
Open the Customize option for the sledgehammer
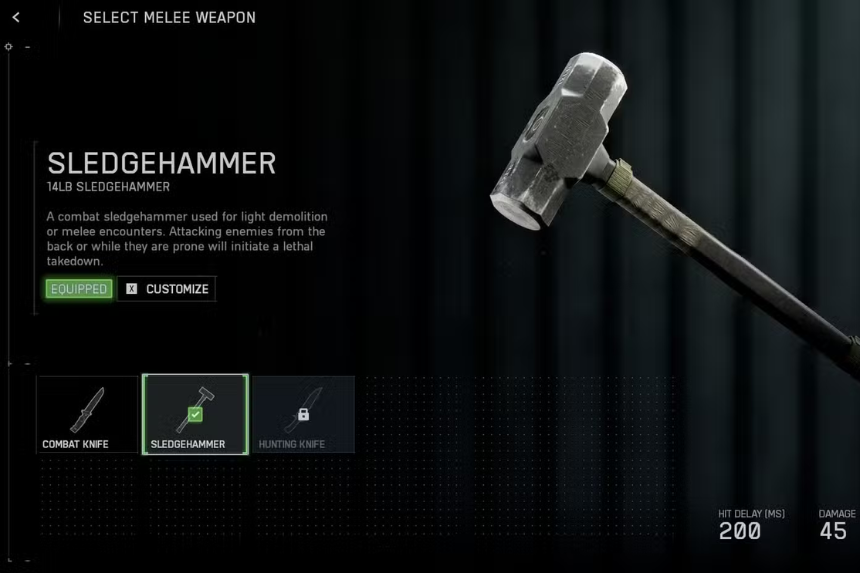pyautogui.click(x=167, y=289)
